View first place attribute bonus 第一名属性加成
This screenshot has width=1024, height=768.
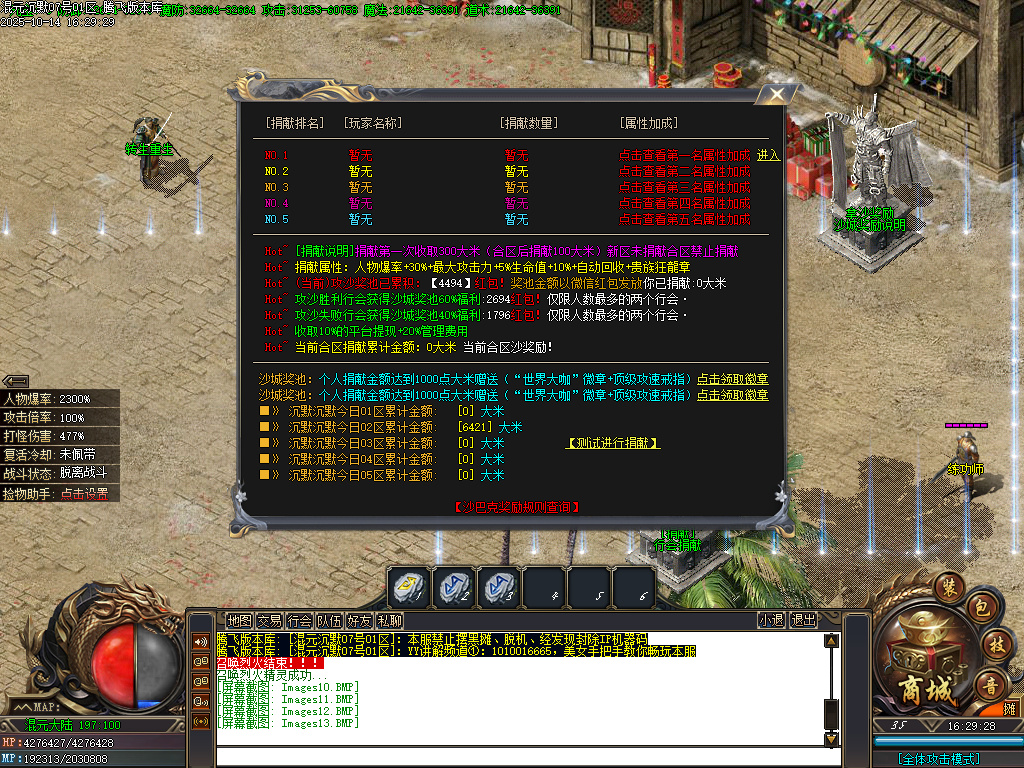point(684,155)
